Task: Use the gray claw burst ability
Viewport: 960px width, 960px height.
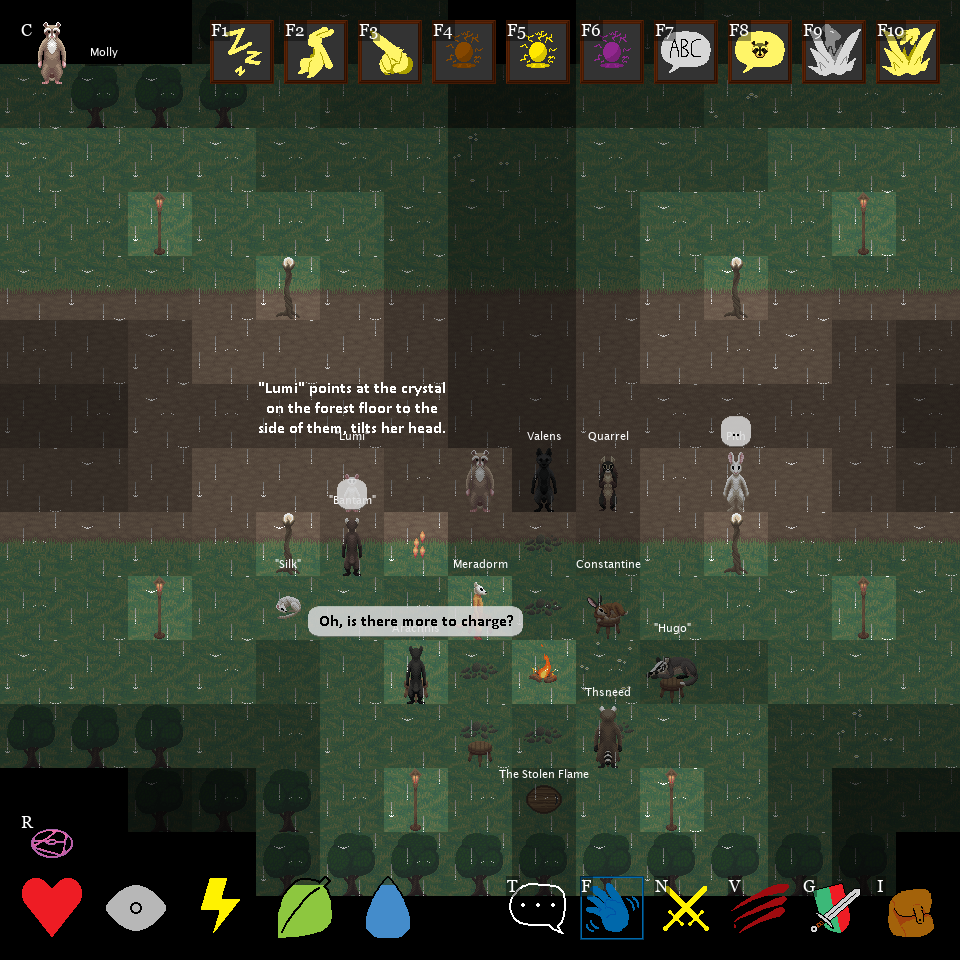Action: pyautogui.click(x=833, y=51)
